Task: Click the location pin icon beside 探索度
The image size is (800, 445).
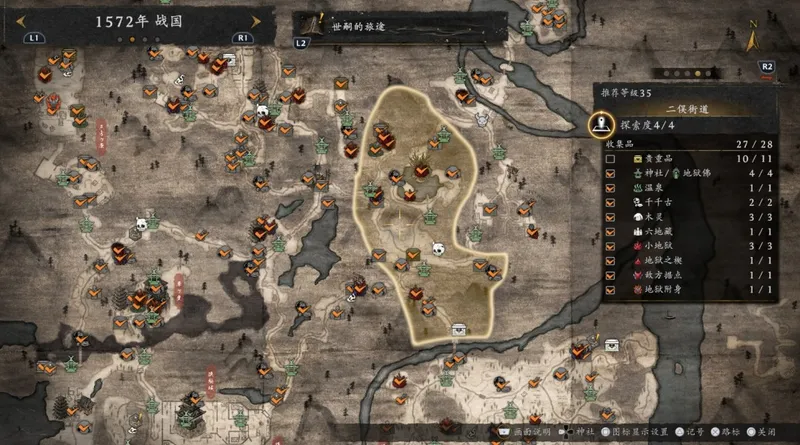Action: pos(601,125)
